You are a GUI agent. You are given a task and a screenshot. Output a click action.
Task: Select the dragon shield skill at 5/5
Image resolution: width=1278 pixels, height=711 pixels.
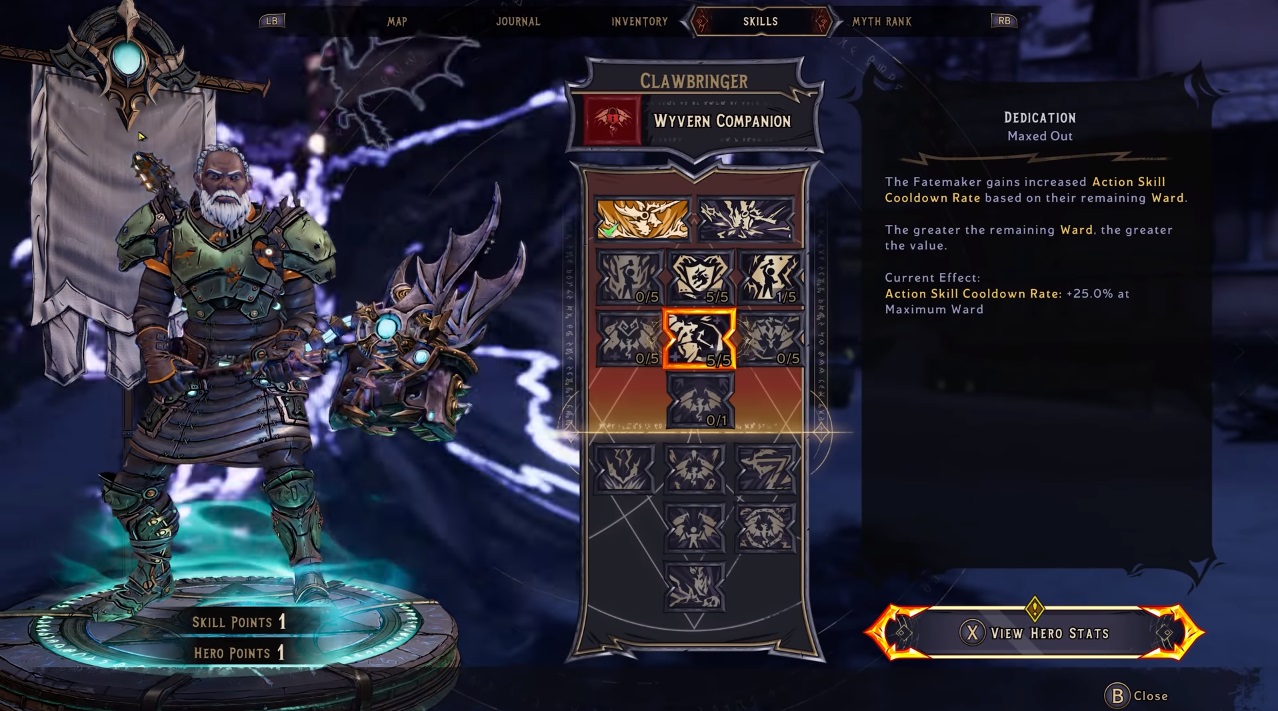699,277
